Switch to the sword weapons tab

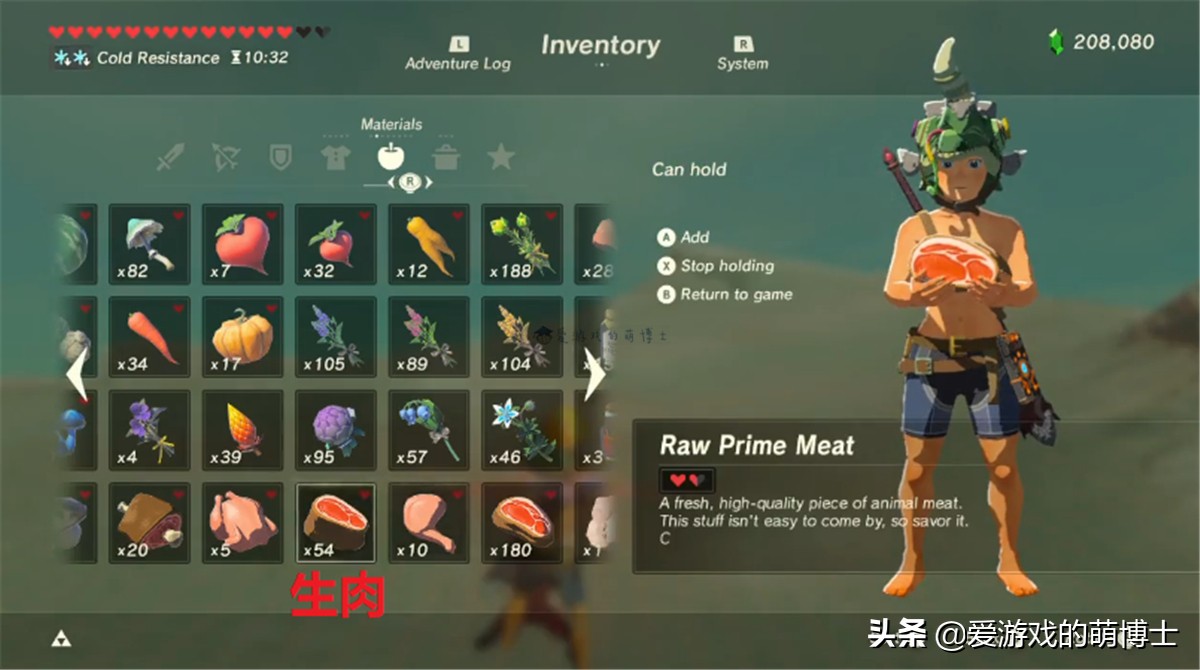[x=171, y=157]
